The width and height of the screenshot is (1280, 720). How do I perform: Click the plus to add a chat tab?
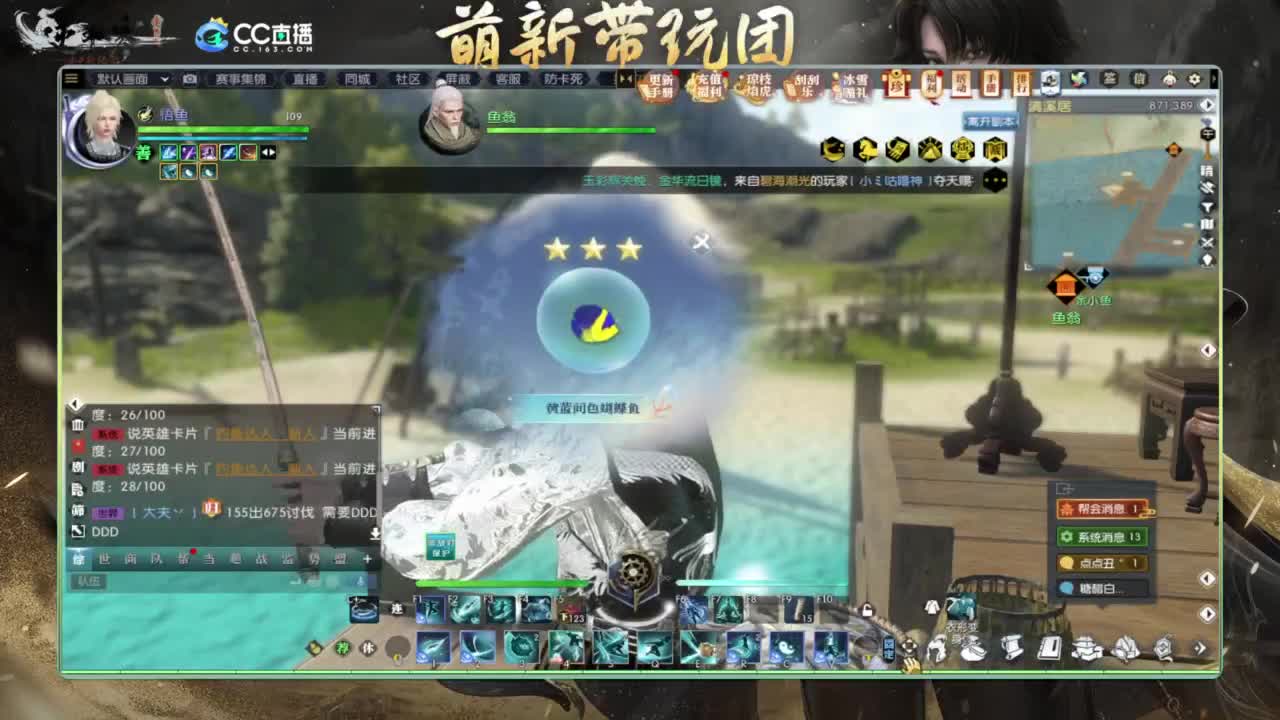368,558
